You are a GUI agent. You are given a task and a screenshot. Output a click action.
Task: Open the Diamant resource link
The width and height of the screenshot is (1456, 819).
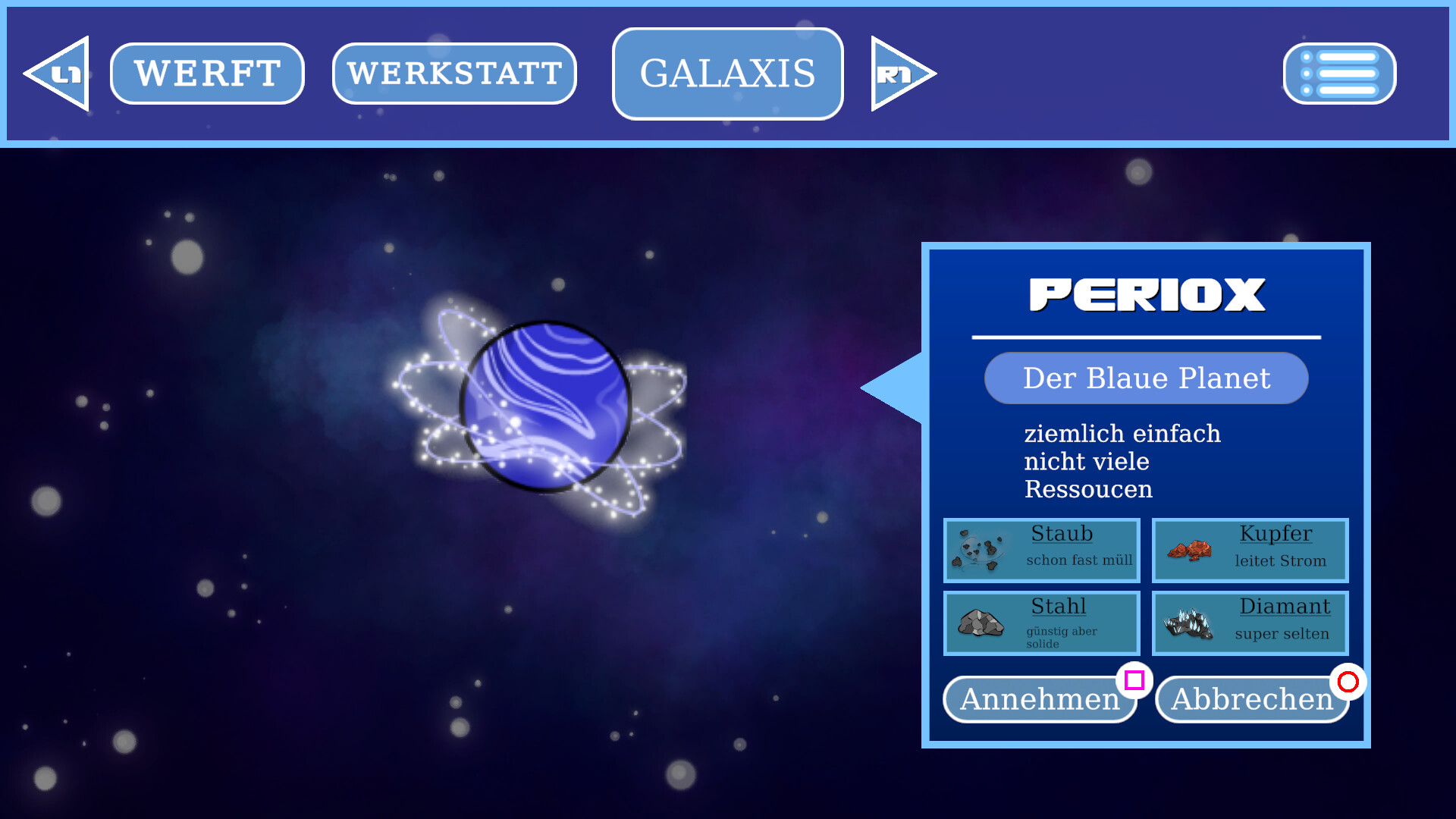pos(1285,607)
